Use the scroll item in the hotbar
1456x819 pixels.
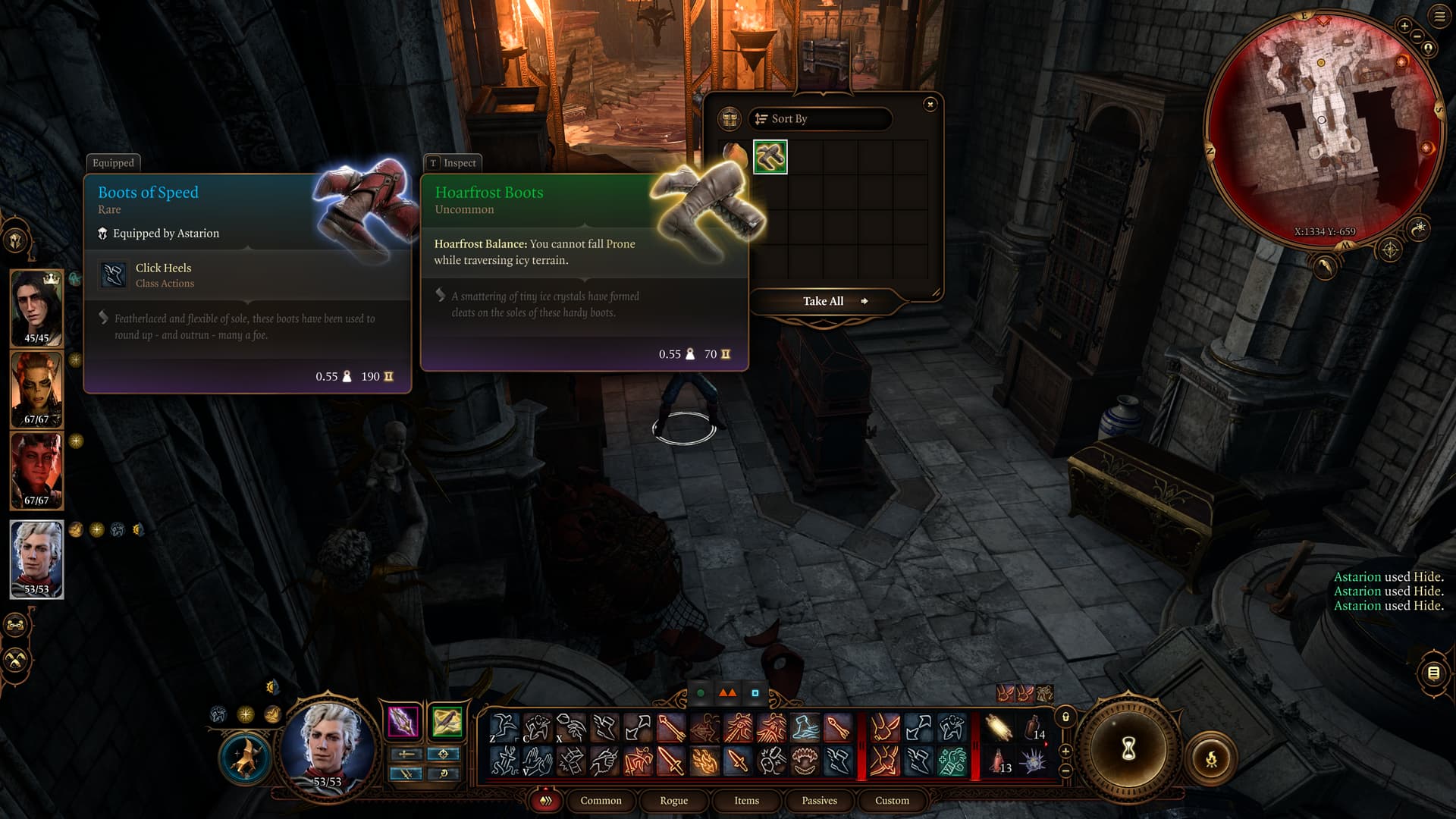(999, 728)
